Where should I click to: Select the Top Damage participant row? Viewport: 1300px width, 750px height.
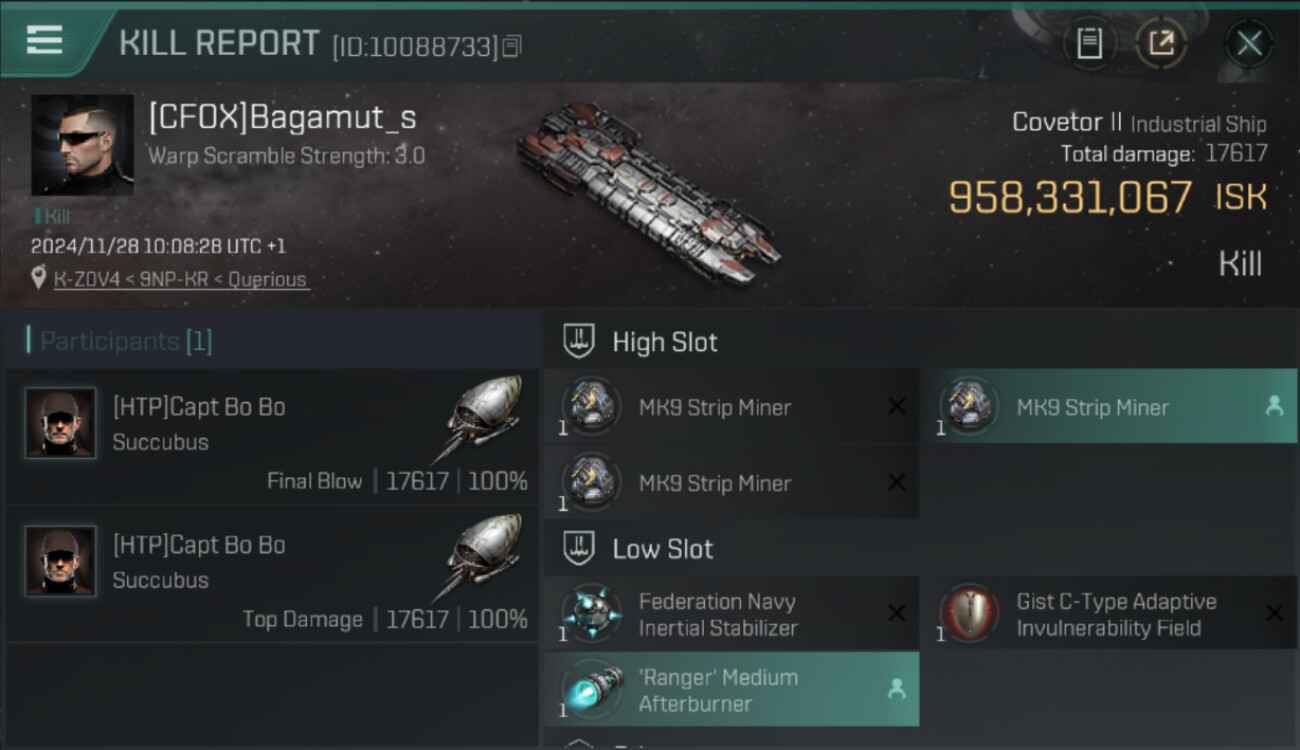(x=272, y=574)
